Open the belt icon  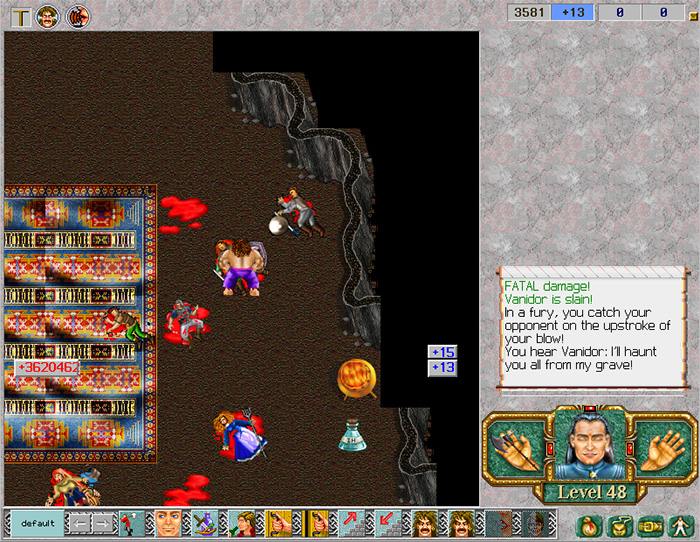(649, 523)
